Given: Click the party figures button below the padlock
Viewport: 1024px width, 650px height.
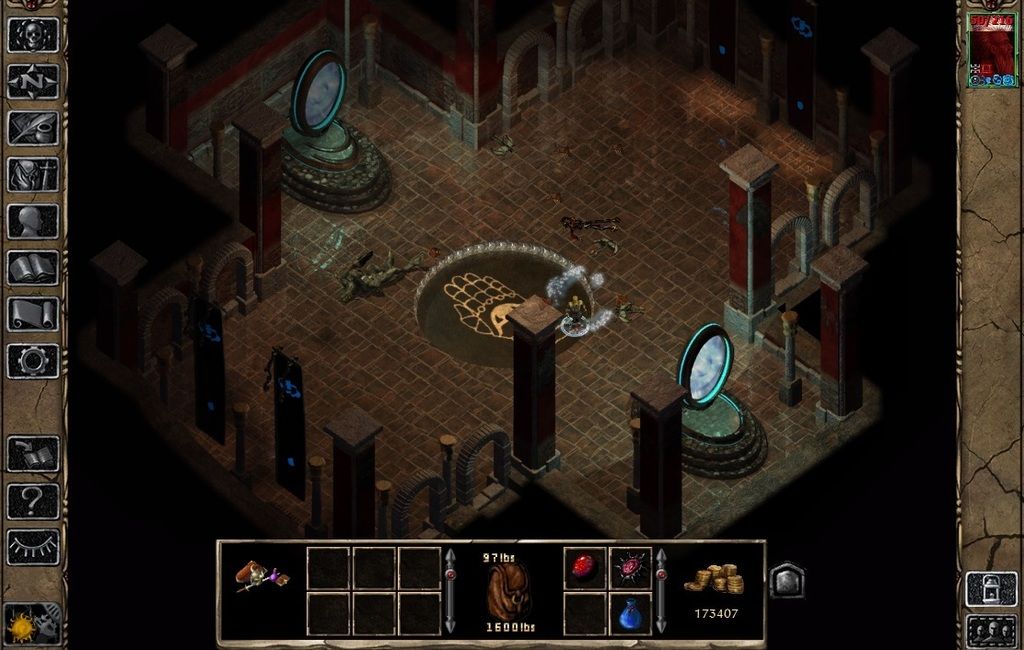Looking at the screenshot, I should pyautogui.click(x=991, y=632).
